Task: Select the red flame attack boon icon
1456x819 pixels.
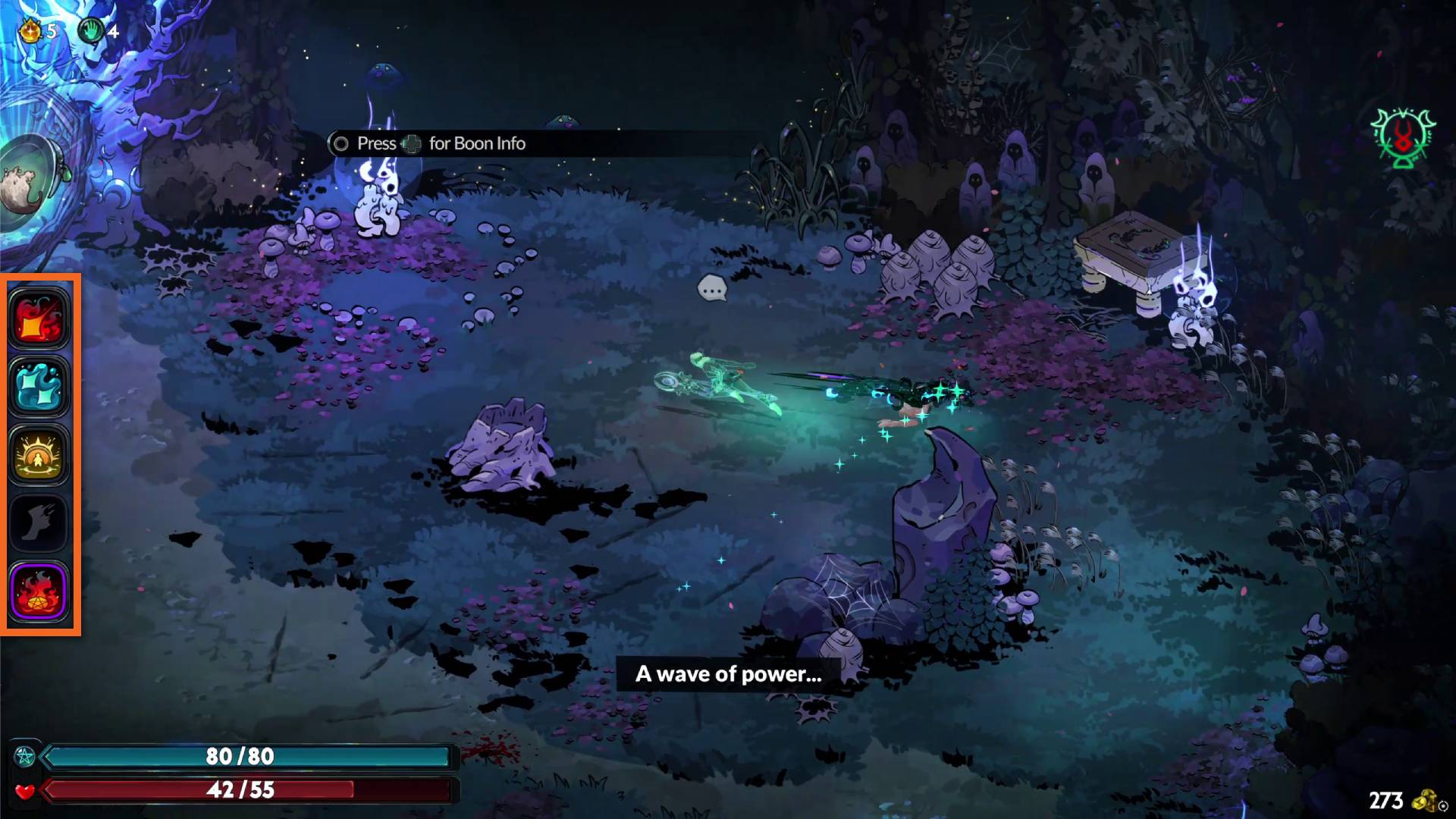Action: pos(39,318)
